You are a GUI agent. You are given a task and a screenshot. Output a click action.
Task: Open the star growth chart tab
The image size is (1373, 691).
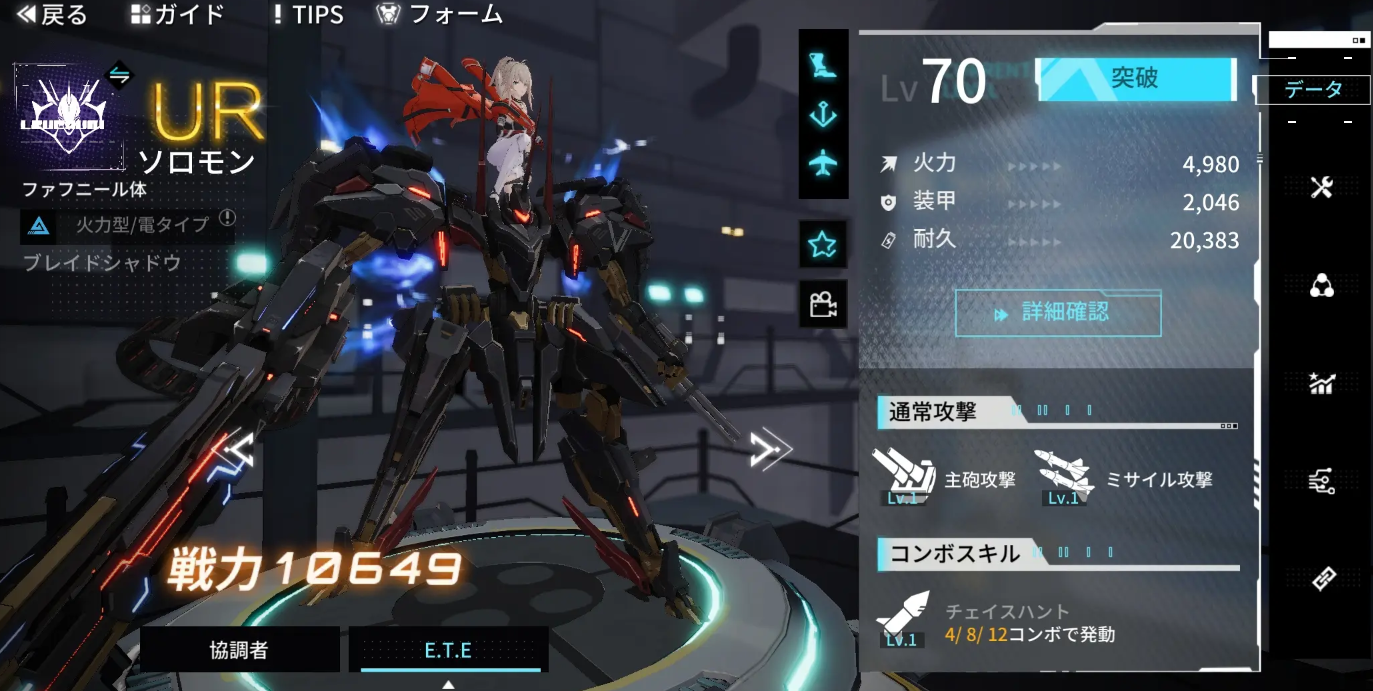tap(1322, 383)
